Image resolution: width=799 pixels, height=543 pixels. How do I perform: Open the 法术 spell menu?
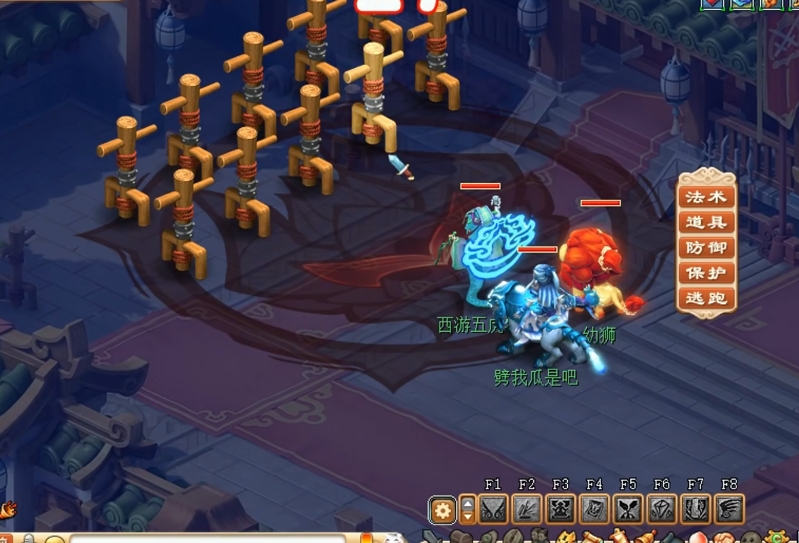coord(707,197)
